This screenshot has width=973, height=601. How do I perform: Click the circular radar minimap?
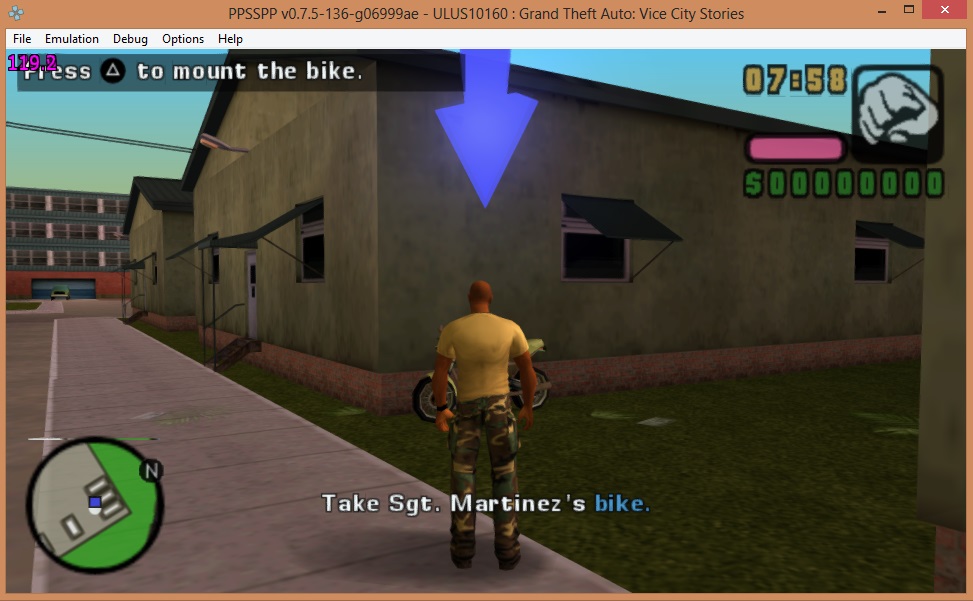point(94,505)
